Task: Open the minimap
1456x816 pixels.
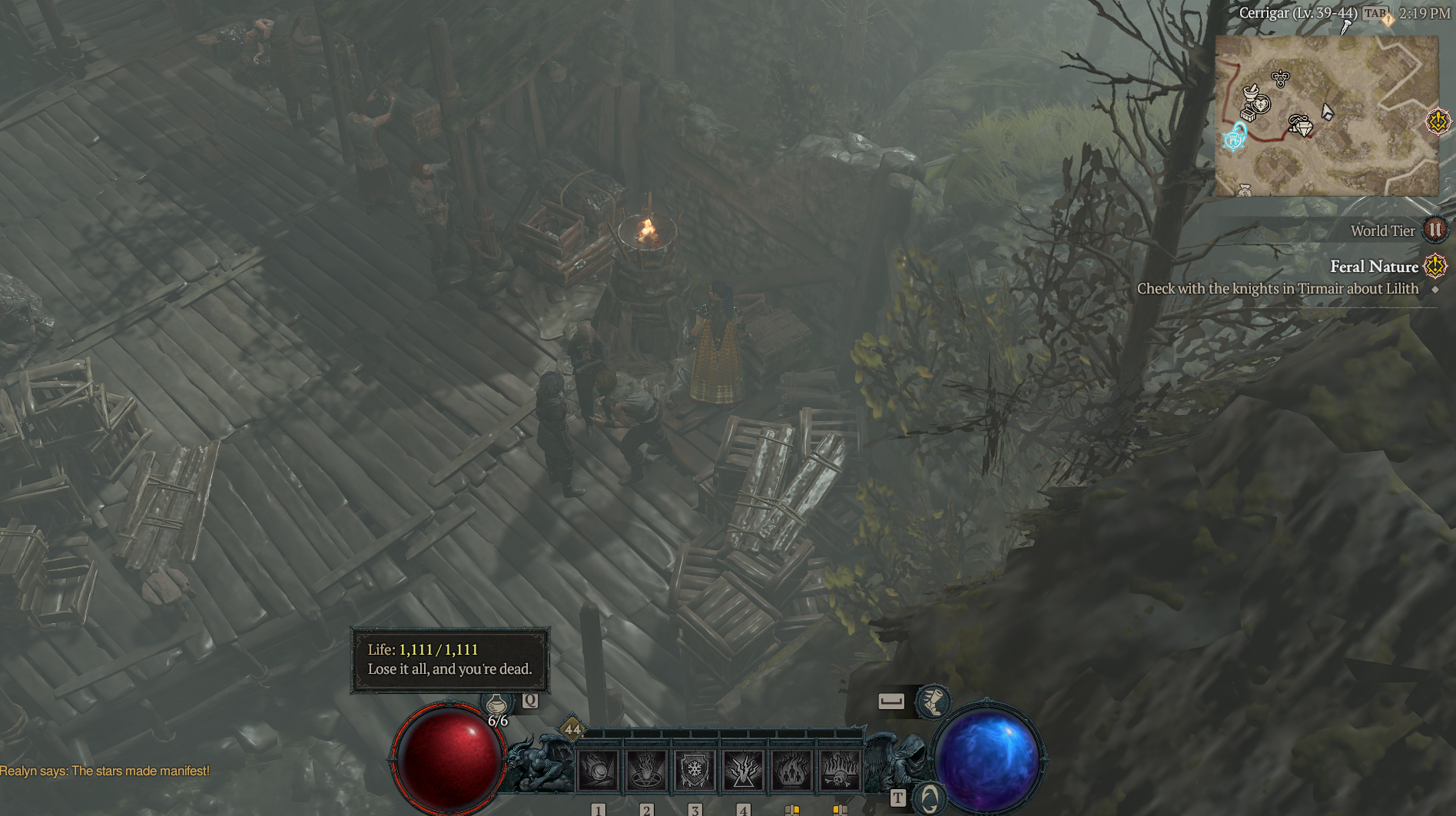Action: 1326,115
